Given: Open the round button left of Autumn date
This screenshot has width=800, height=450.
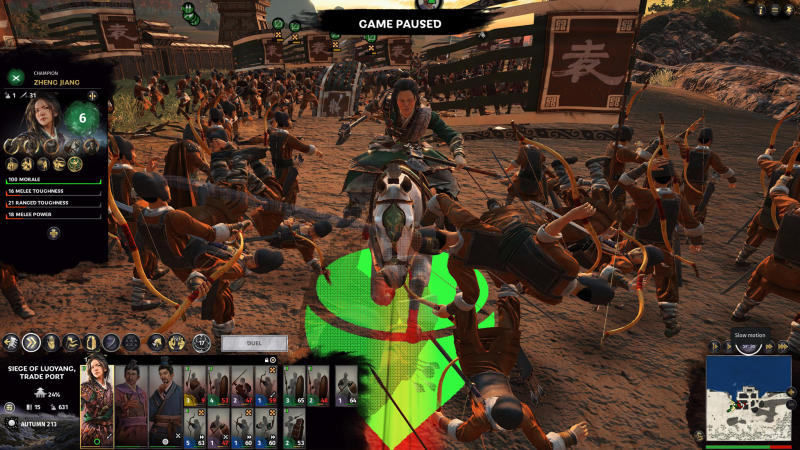Looking at the screenshot, I should tap(10, 423).
